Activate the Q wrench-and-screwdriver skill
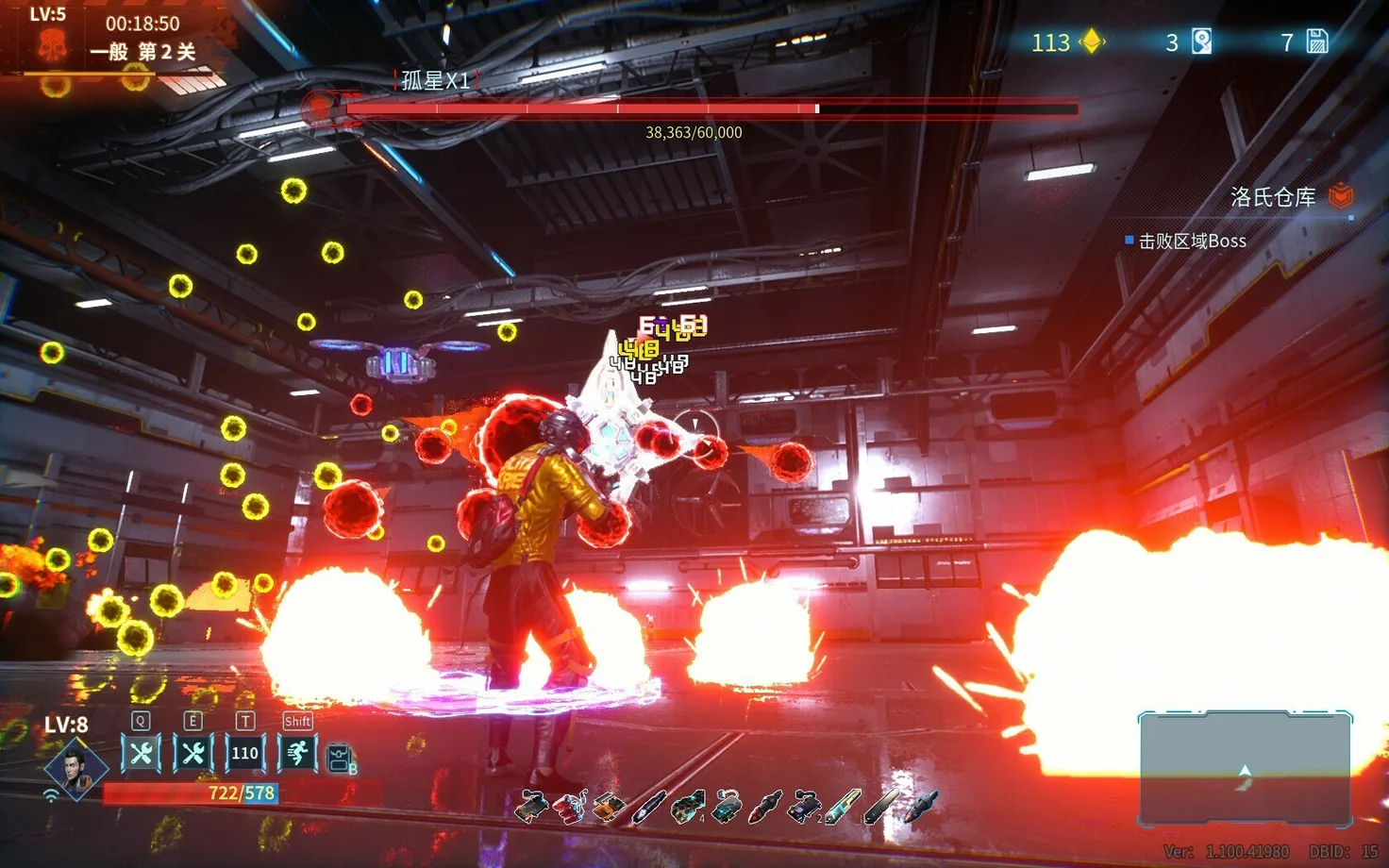The image size is (1389, 868). [141, 753]
